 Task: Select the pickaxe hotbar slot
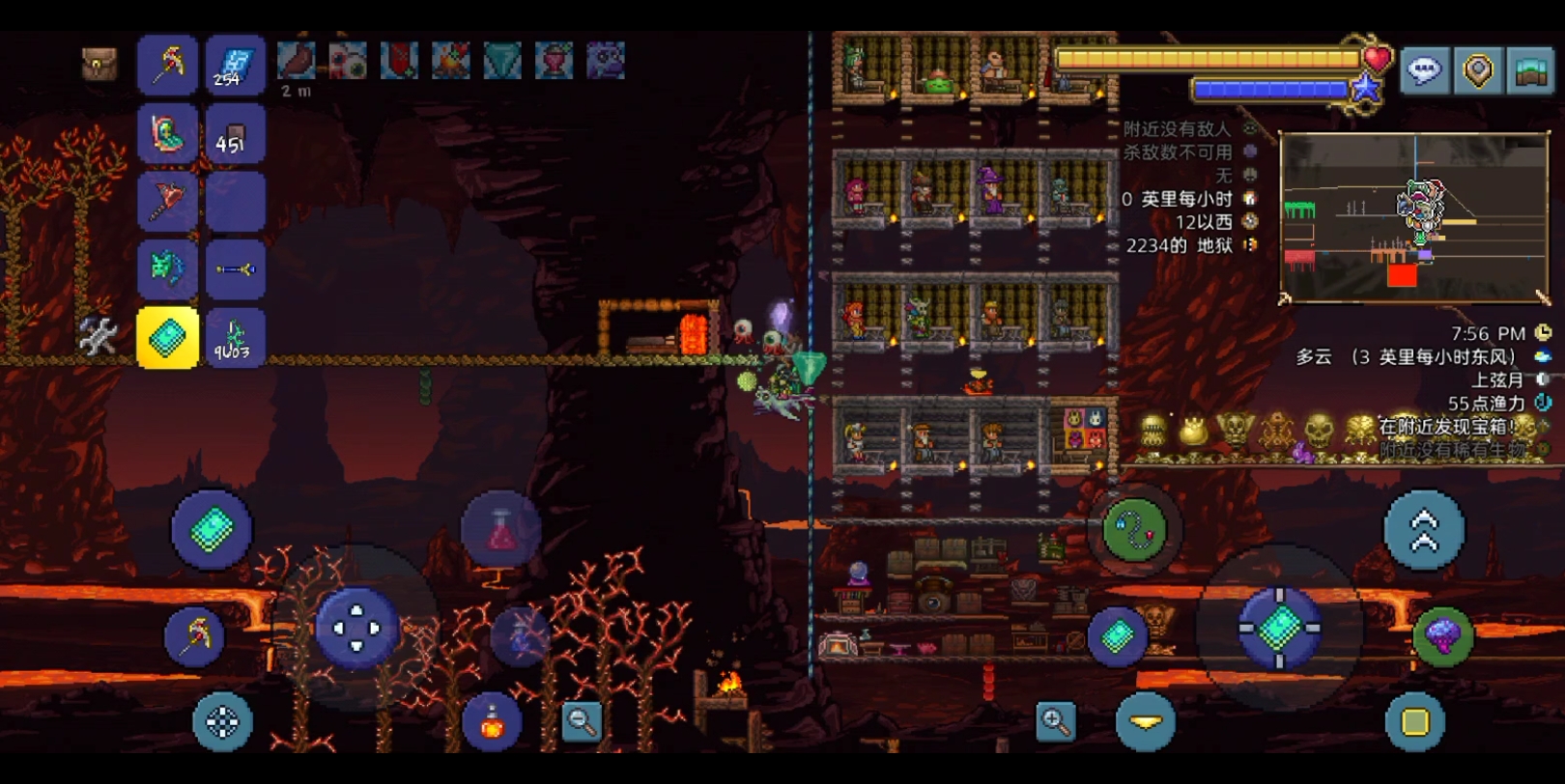pyautogui.click(x=168, y=65)
